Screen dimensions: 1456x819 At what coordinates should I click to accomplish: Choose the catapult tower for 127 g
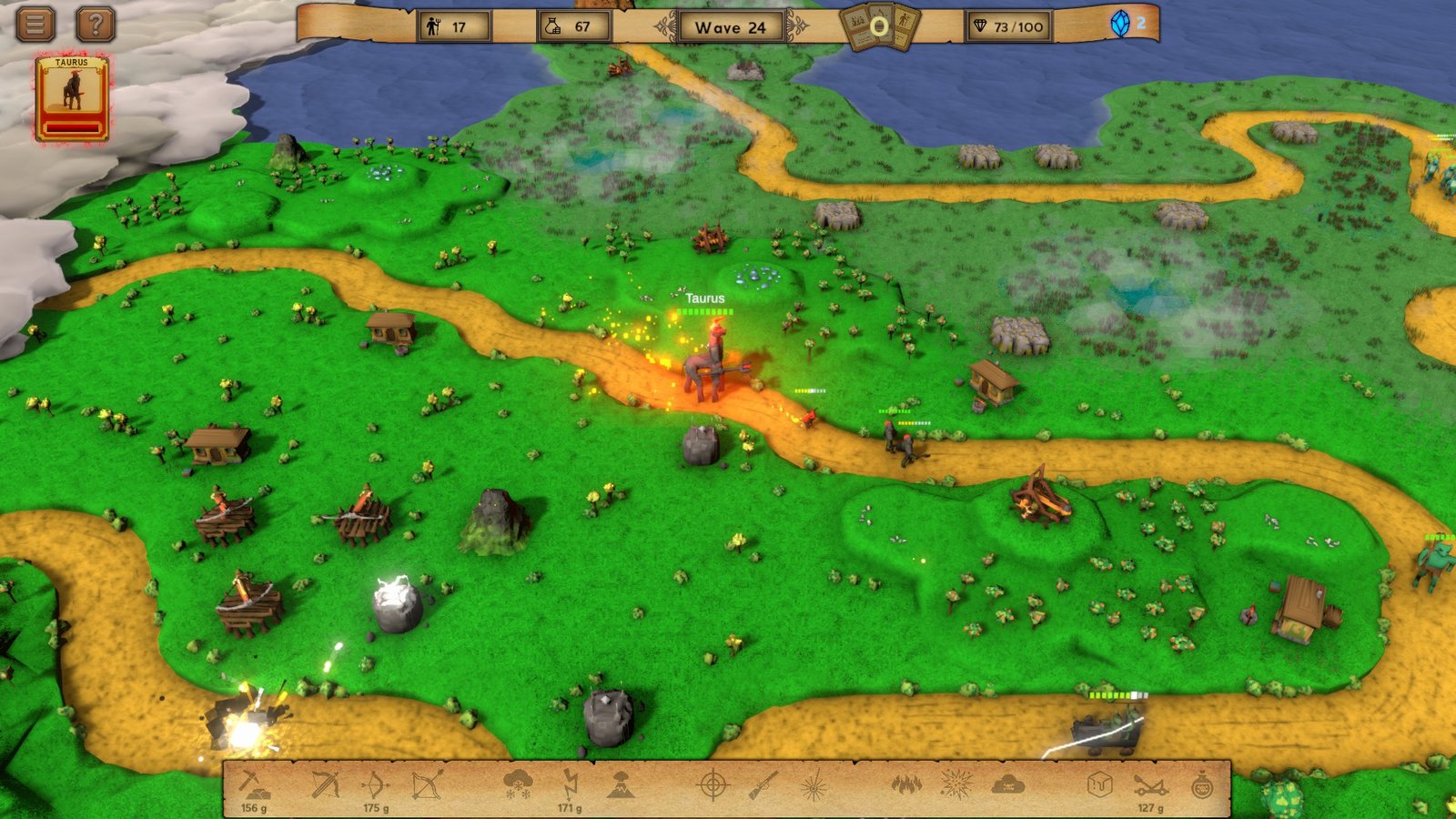(x=1150, y=784)
